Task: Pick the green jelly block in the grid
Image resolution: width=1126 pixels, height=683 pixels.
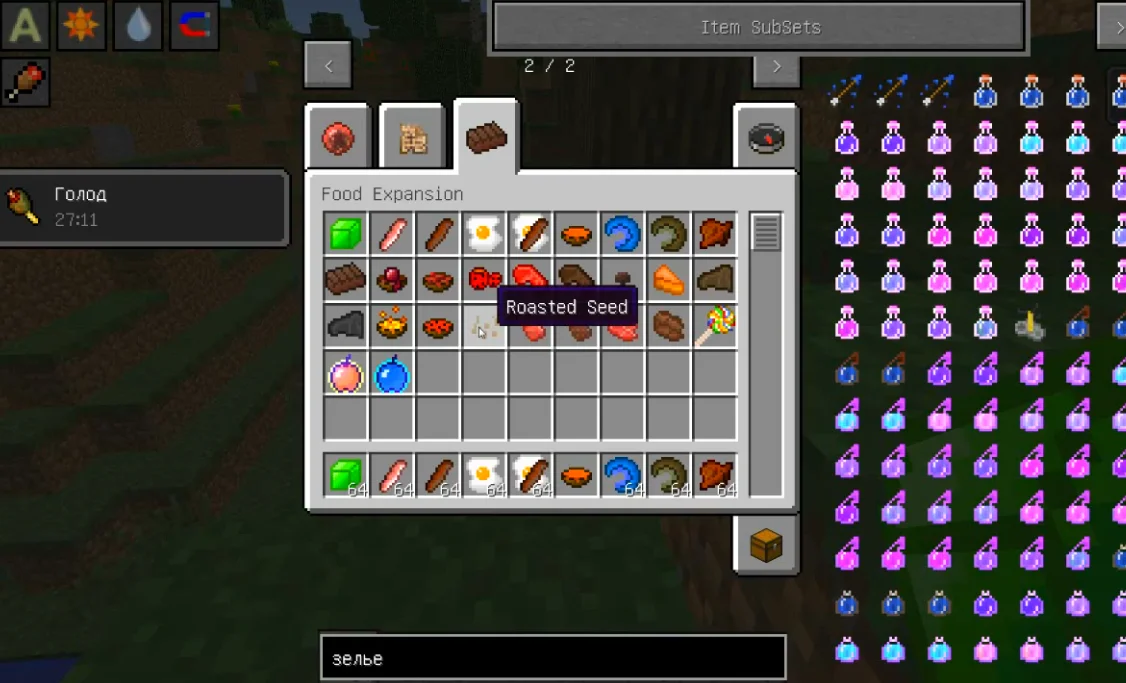Action: pos(346,234)
